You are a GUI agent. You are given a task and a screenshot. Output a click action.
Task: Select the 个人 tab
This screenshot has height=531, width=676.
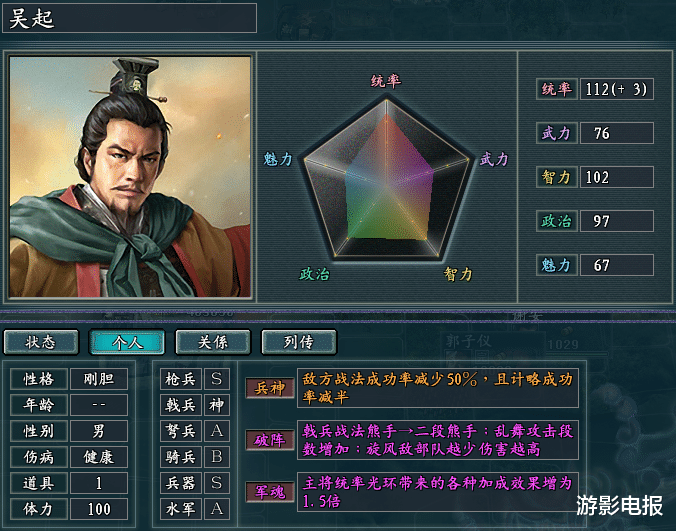[x=127, y=342]
